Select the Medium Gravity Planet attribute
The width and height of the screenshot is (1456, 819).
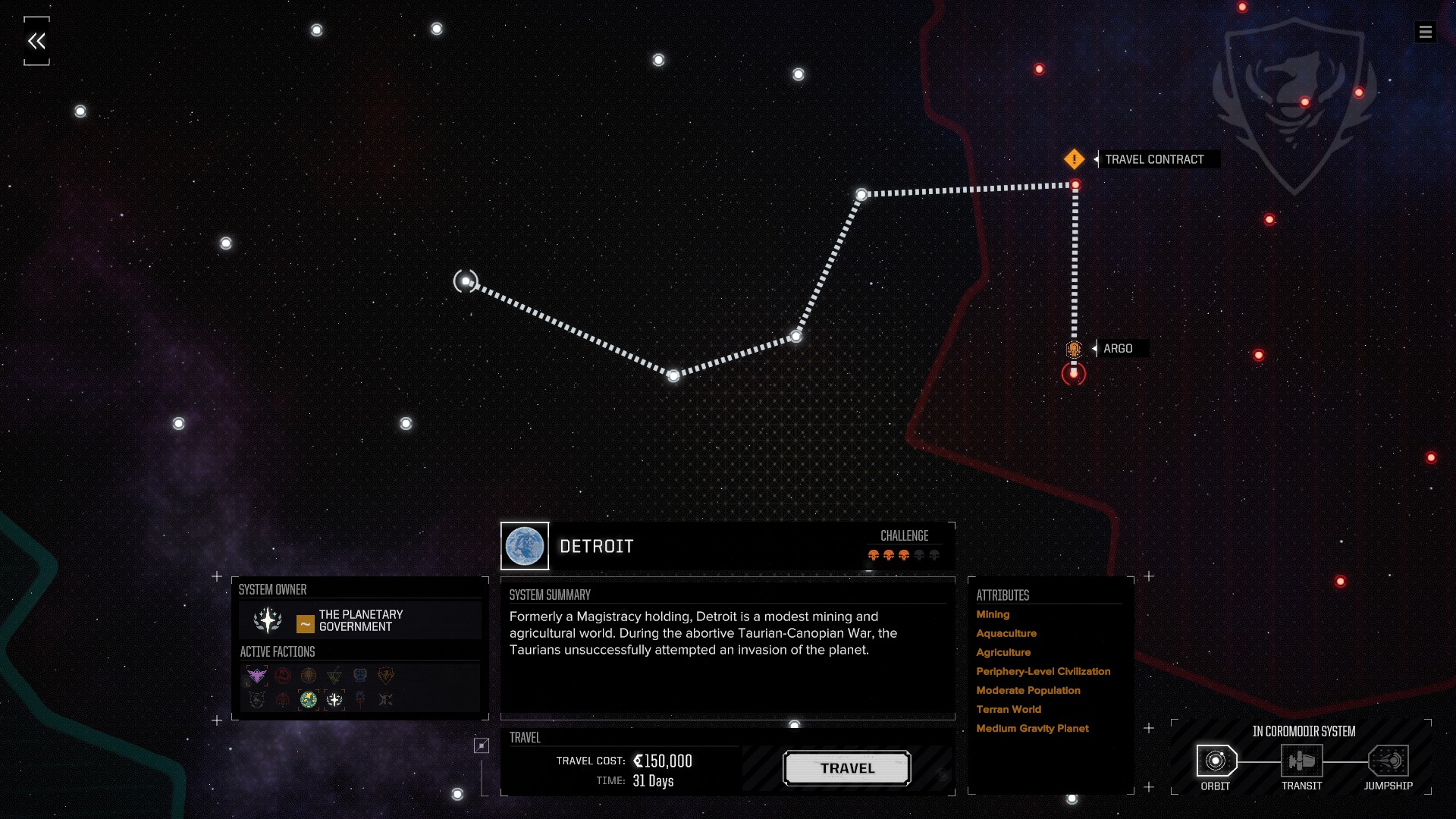[1032, 728]
